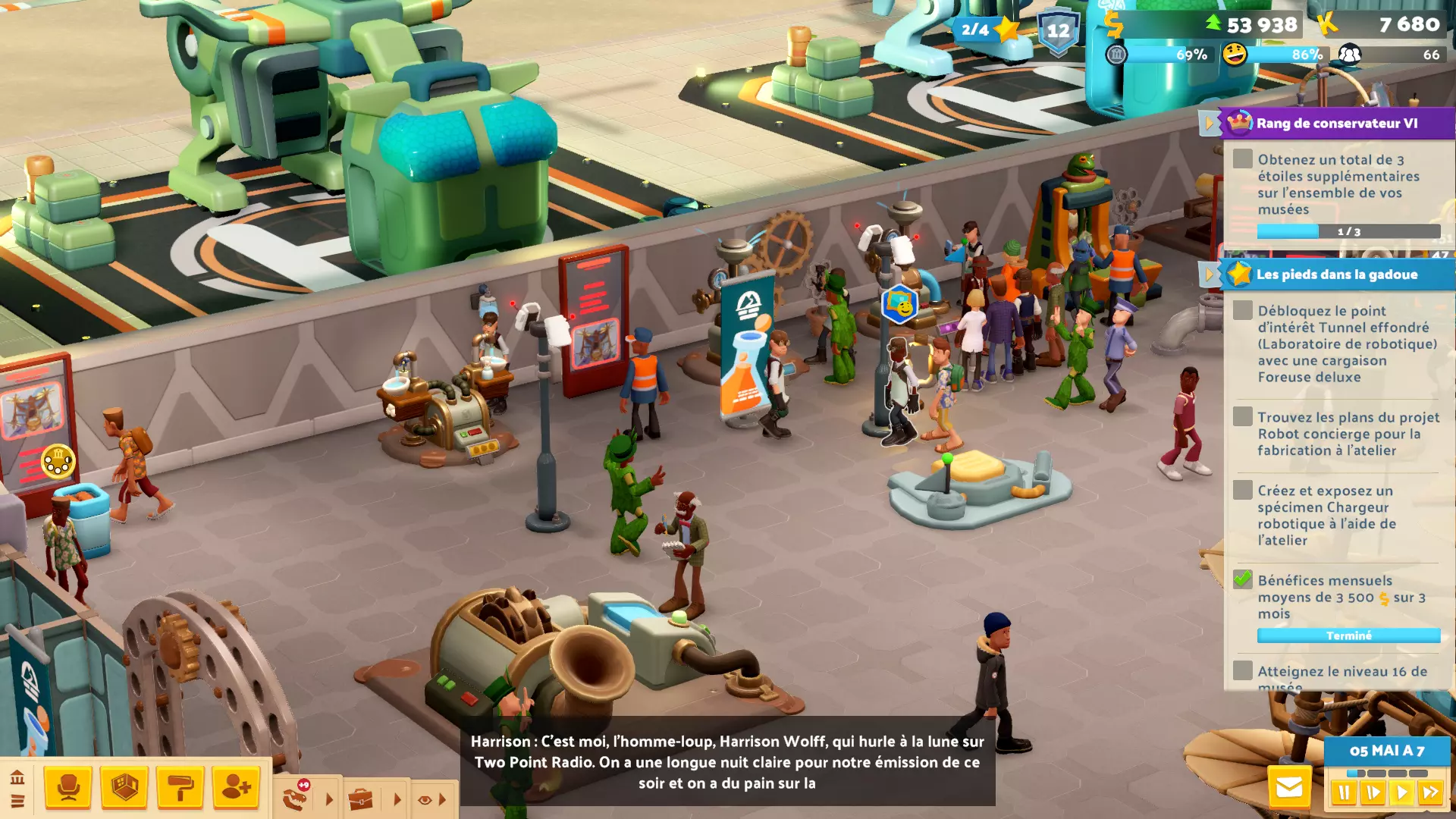Set game to normal play speed
Screen dimensions: 1456x819
[1401, 793]
